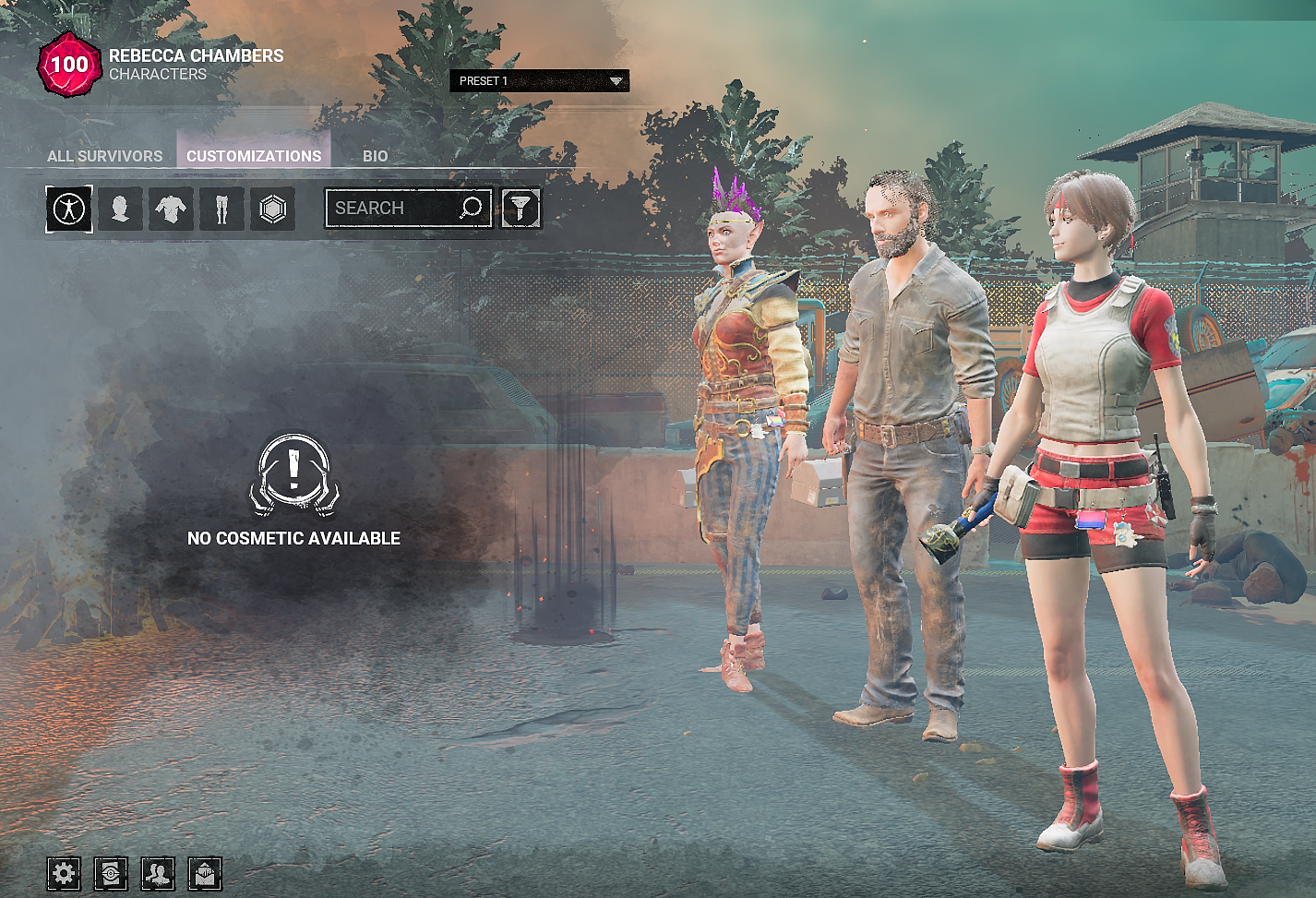
Task: Filter cosmetics by head pieces
Action: (x=120, y=210)
